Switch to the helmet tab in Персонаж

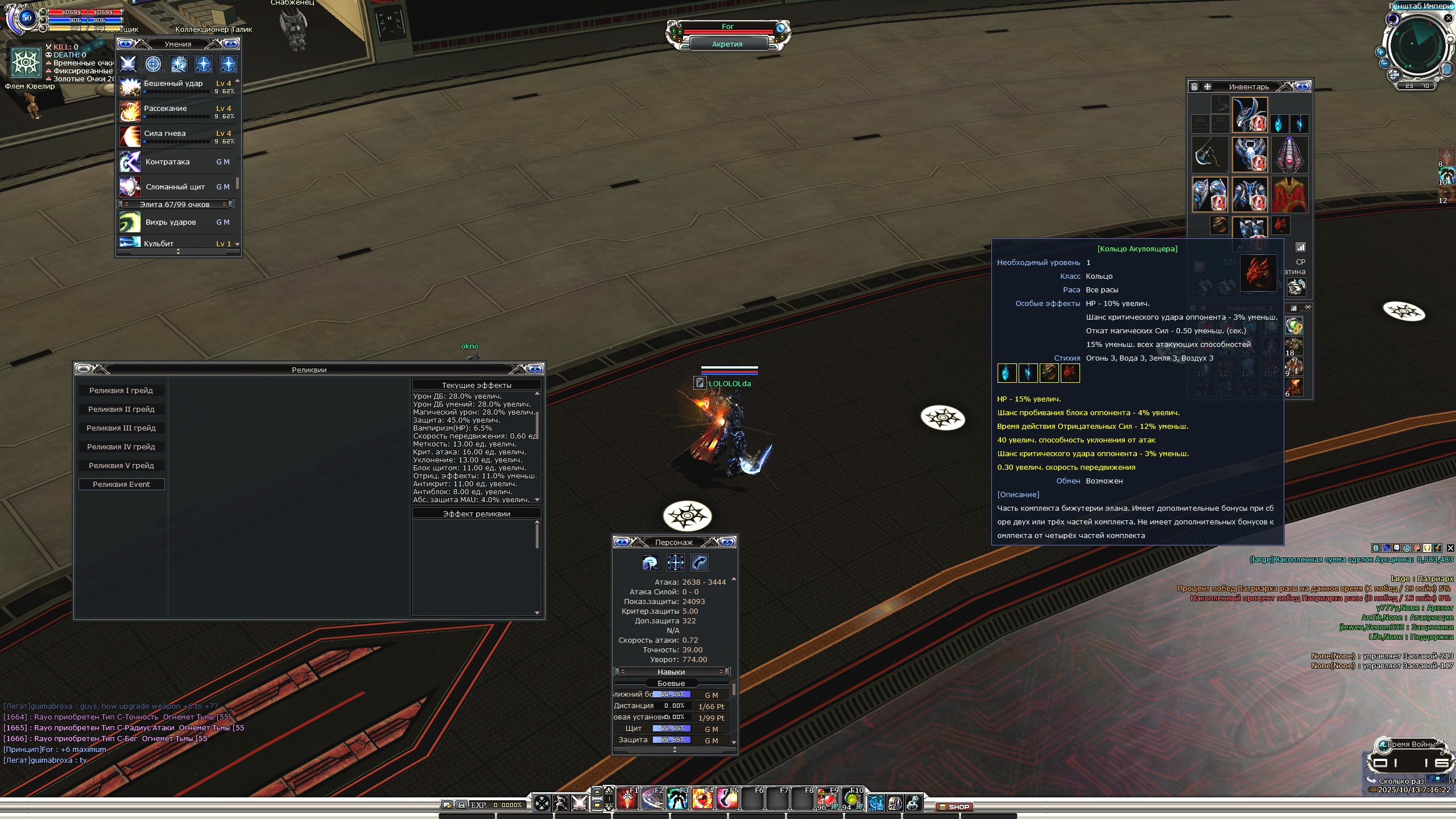click(650, 563)
